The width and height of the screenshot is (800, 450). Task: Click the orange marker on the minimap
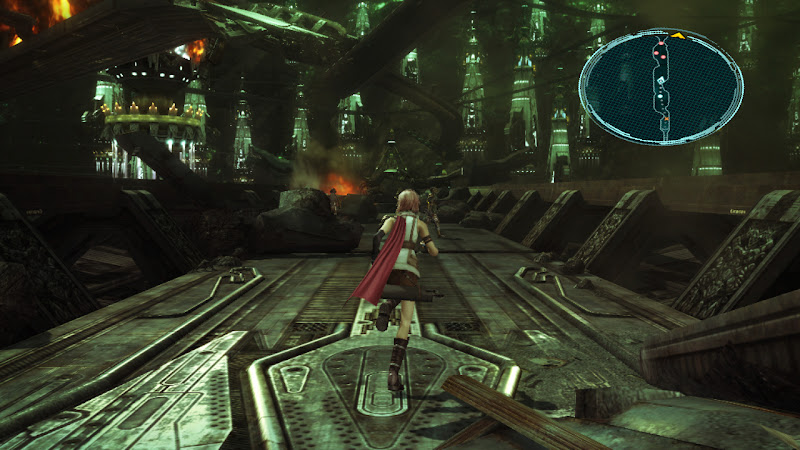pyautogui.click(x=666, y=120)
